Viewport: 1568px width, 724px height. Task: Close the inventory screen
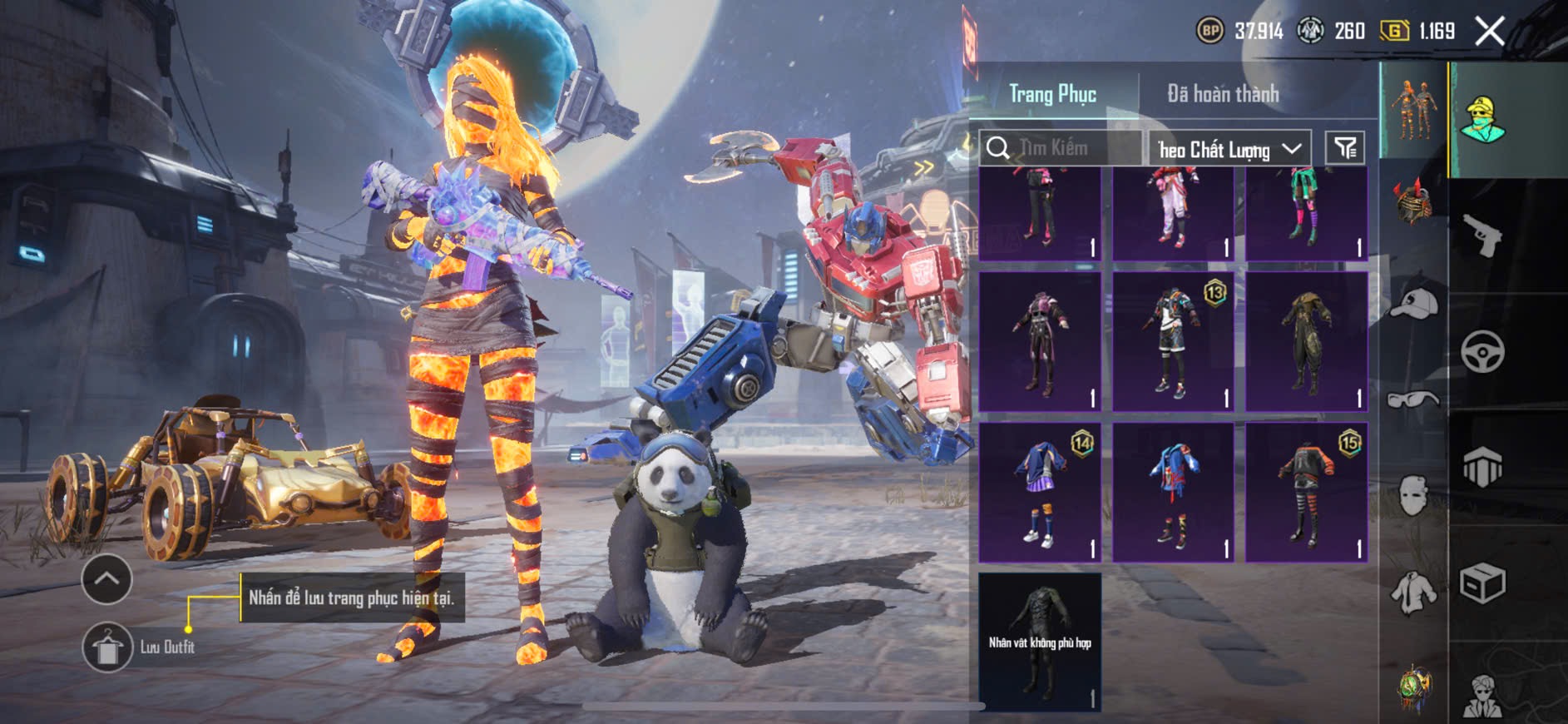pyautogui.click(x=1489, y=32)
